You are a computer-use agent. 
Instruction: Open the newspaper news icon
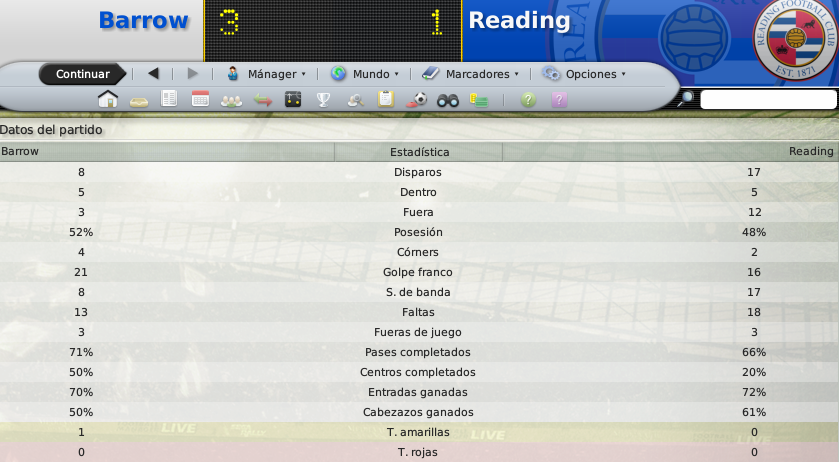pos(169,99)
